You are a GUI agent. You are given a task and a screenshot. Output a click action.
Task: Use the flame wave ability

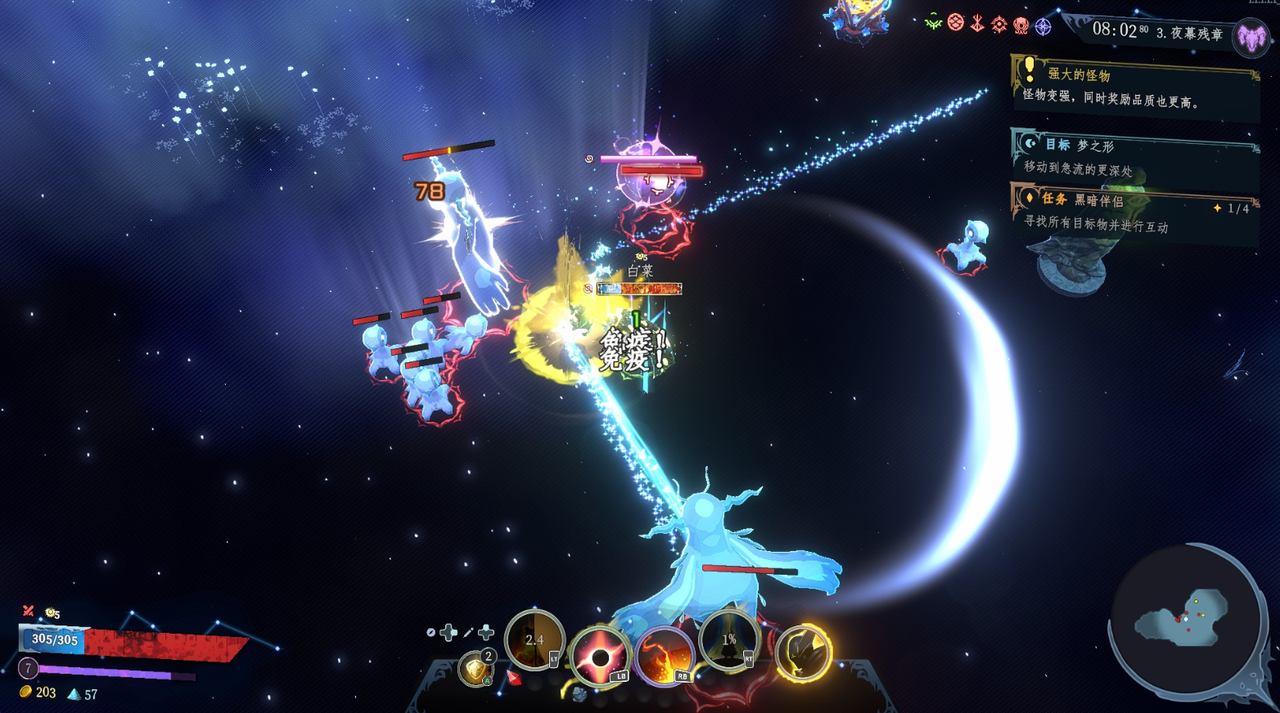(665, 657)
